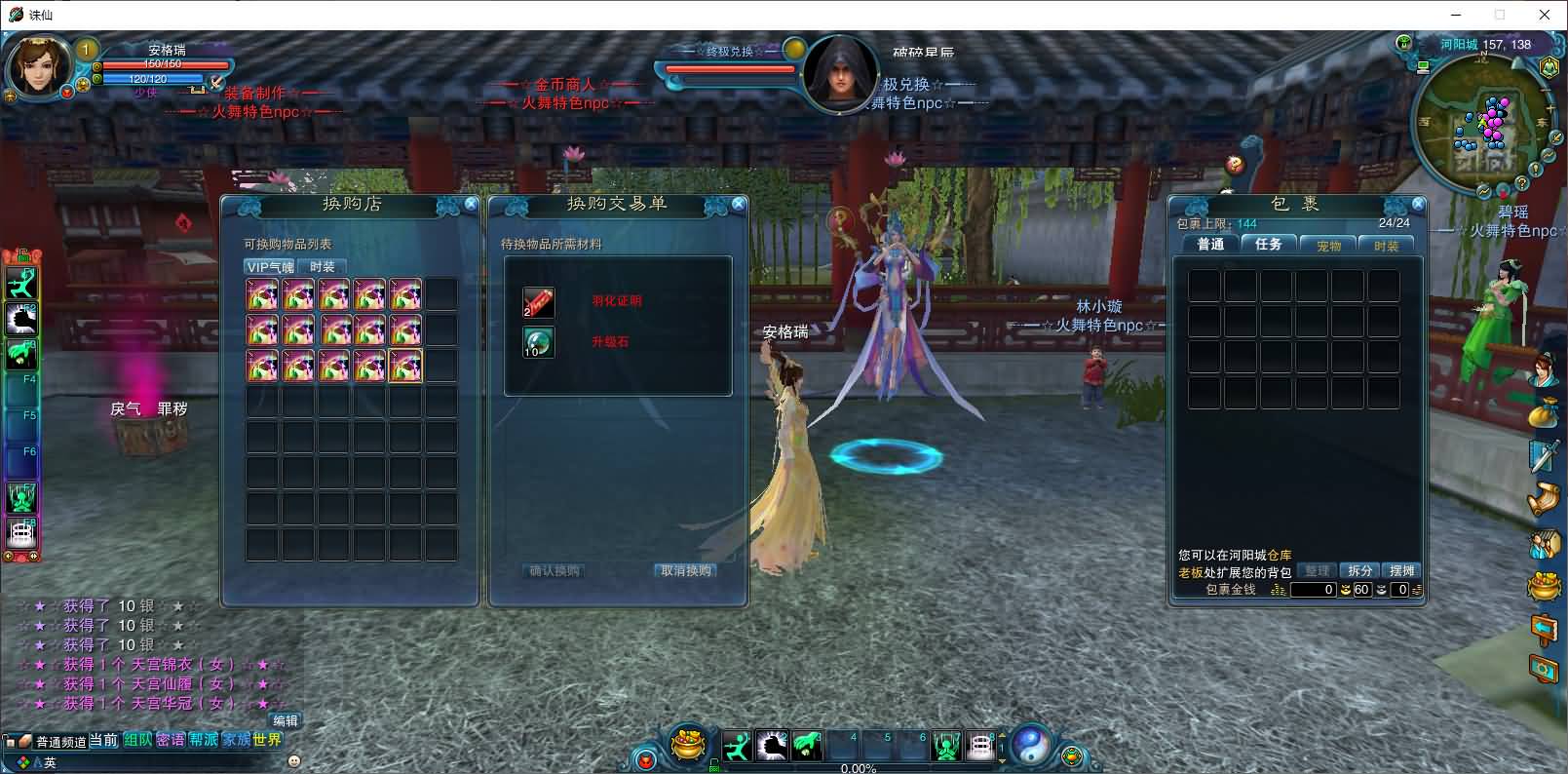Select the VIP气魄 shop tab

(x=270, y=267)
